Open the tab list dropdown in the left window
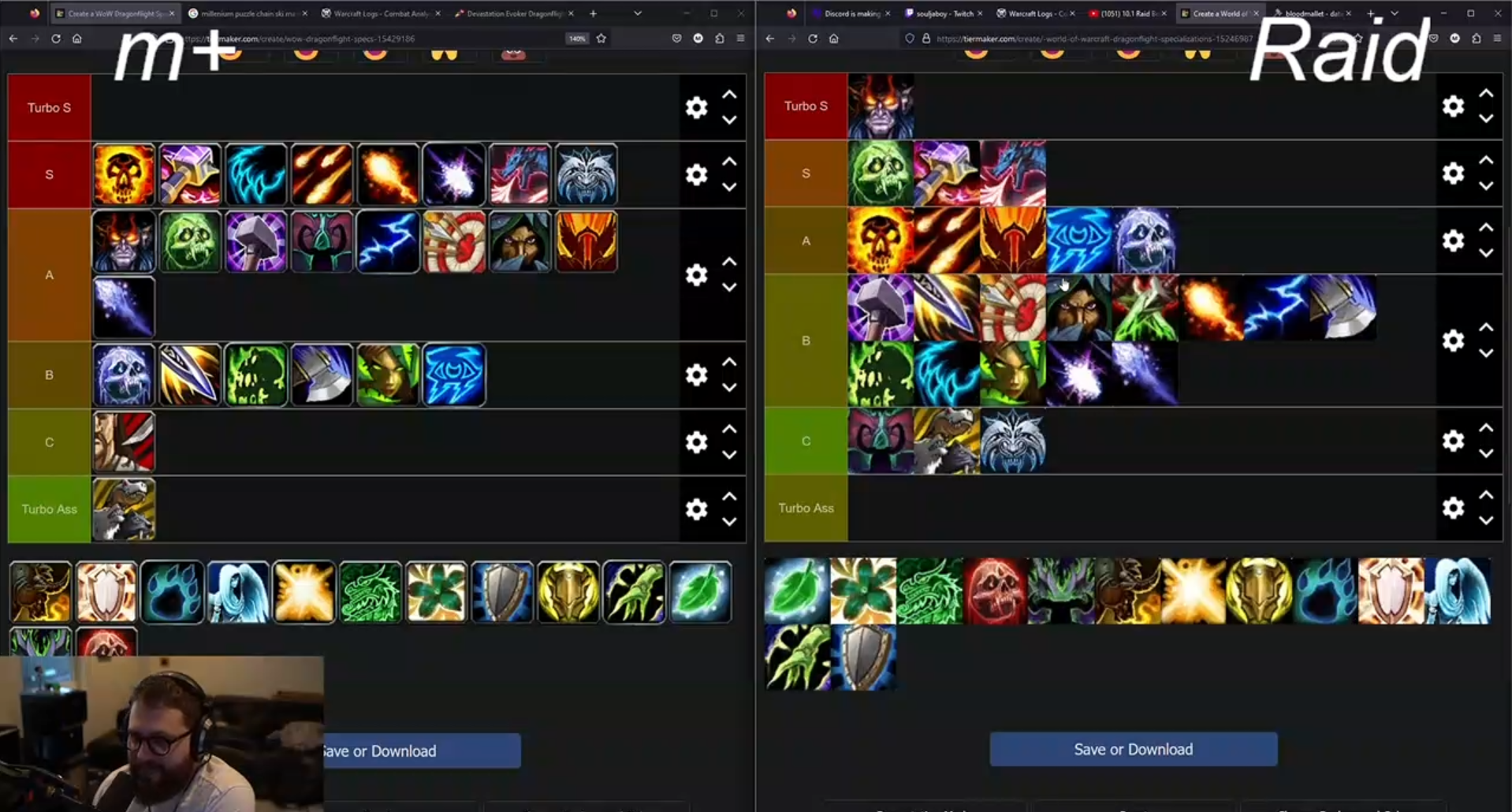The width and height of the screenshot is (1512, 812). click(x=639, y=13)
